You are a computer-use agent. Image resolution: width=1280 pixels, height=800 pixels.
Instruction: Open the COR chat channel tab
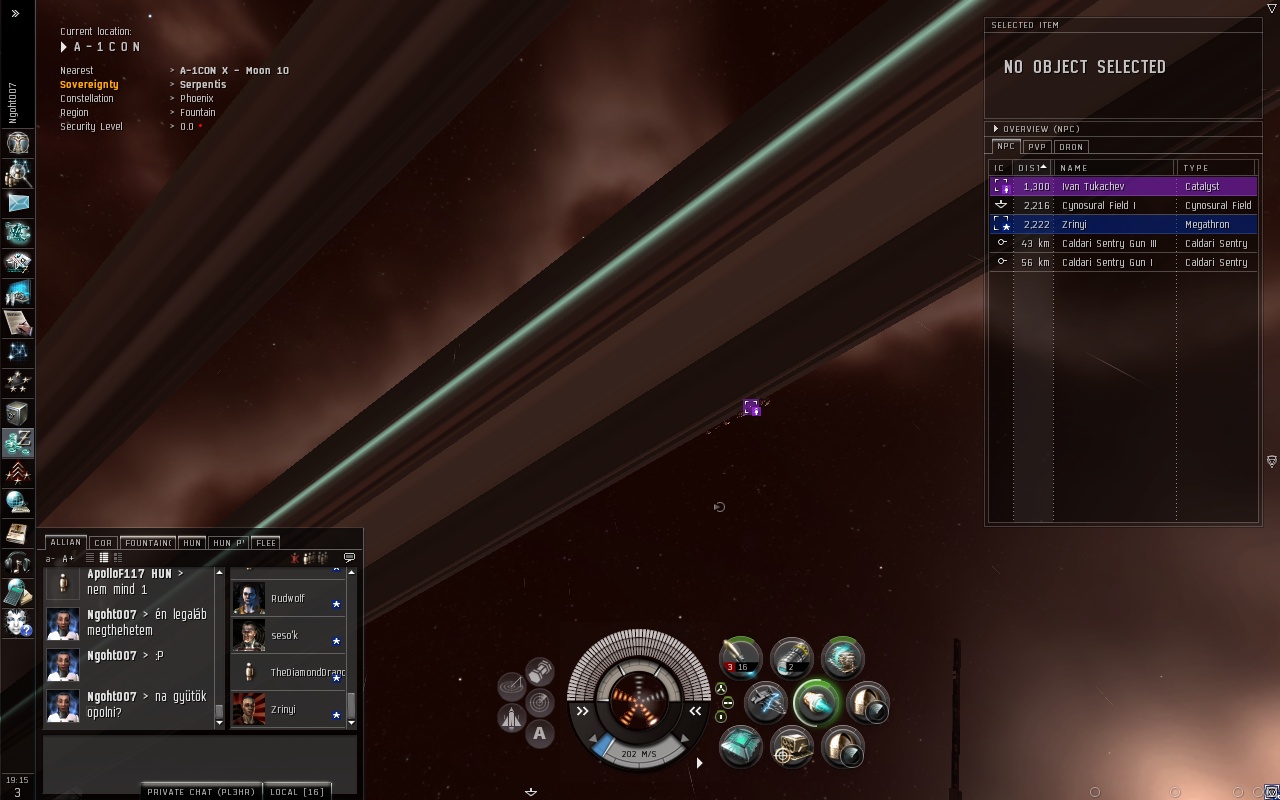(x=103, y=543)
